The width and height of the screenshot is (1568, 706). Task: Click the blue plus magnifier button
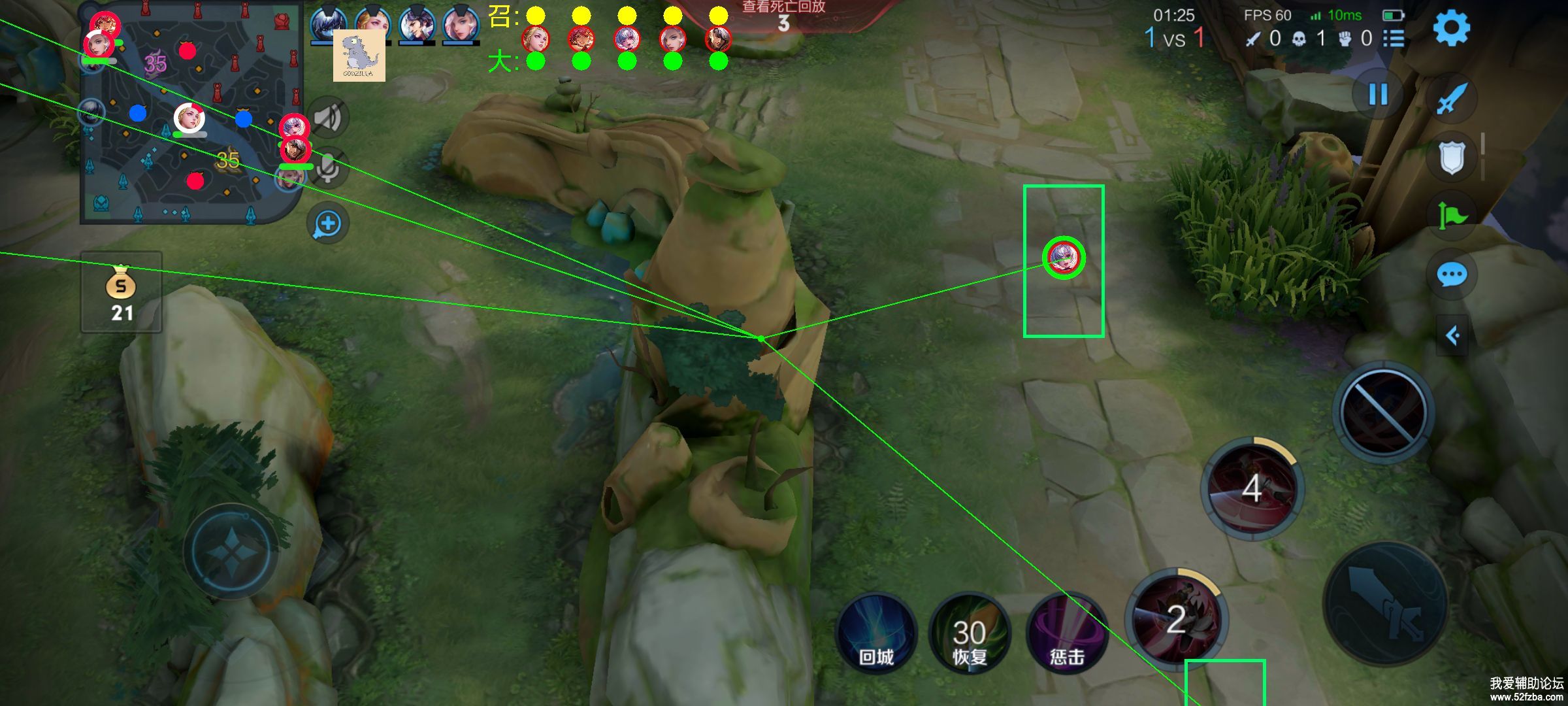pyautogui.click(x=328, y=224)
